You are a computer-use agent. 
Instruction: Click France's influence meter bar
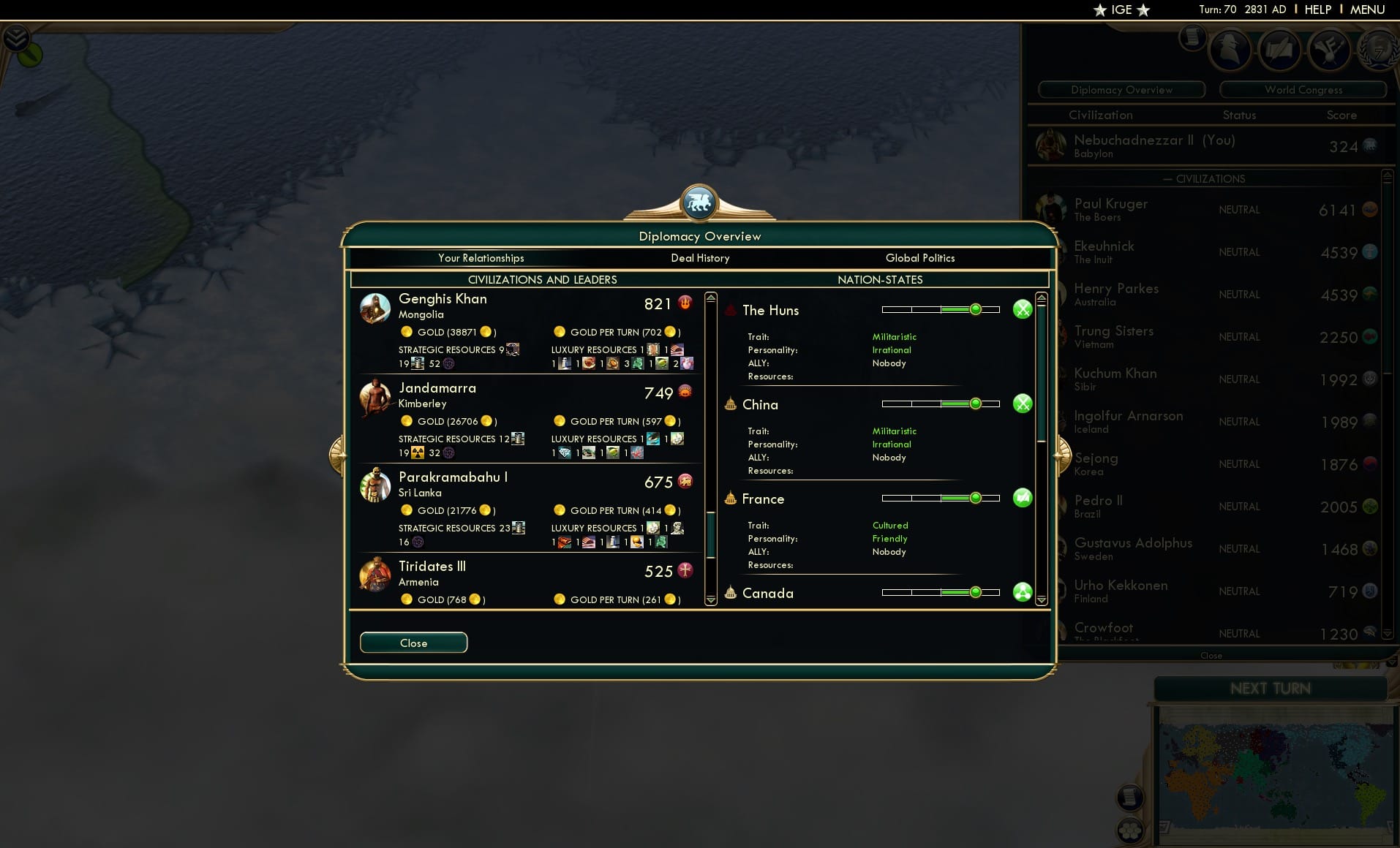click(x=942, y=498)
